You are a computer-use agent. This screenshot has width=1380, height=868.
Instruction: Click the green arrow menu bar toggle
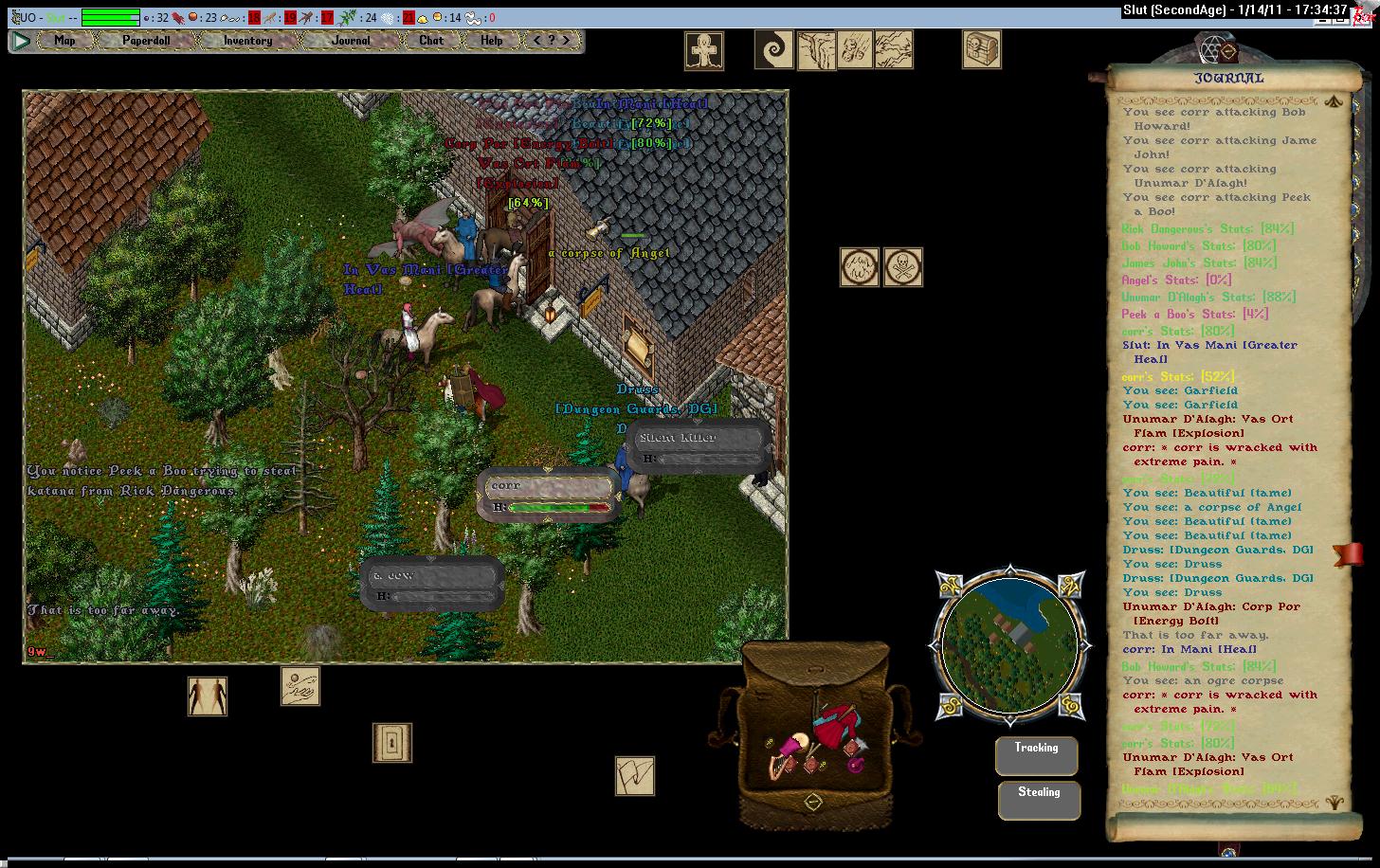(x=21, y=41)
